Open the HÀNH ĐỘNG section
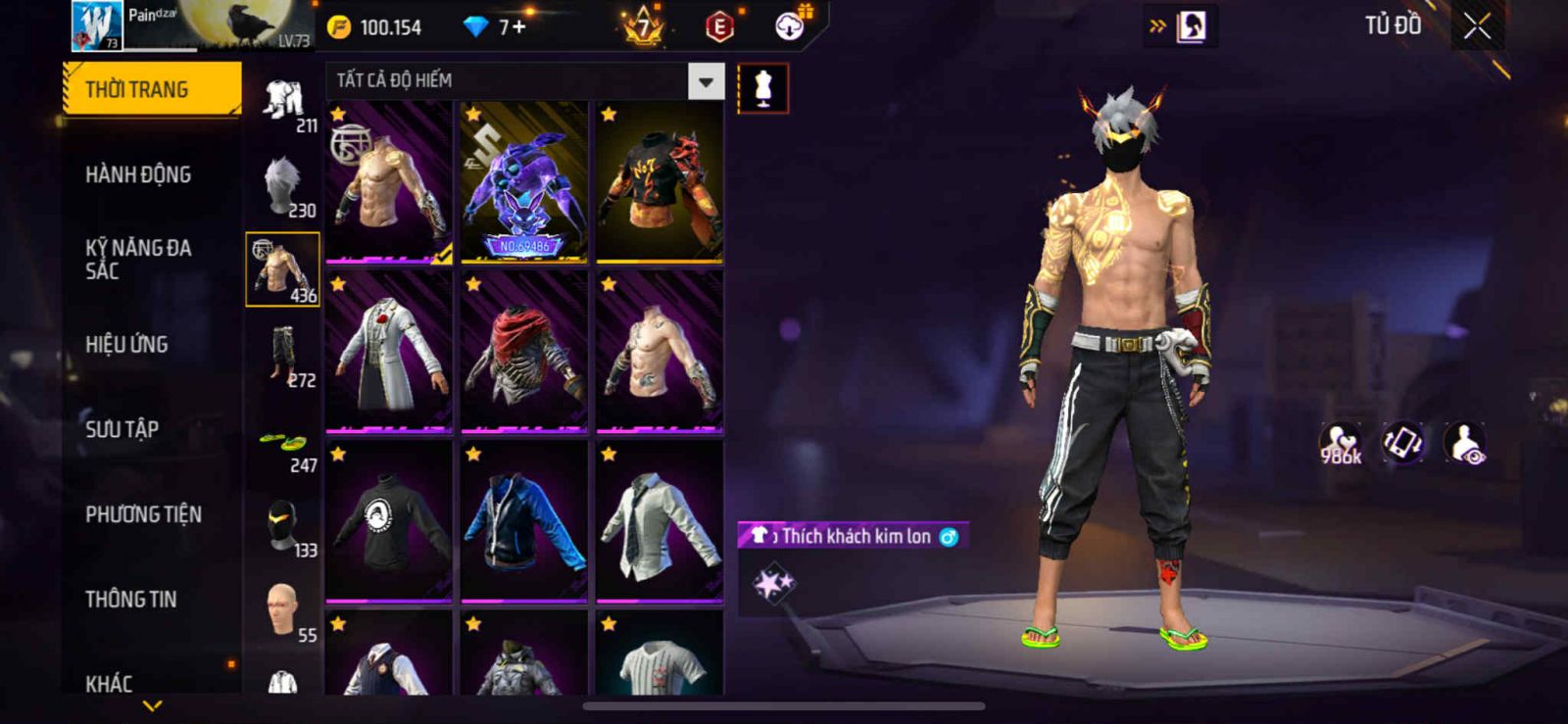This screenshot has height=724, width=1568. coord(138,174)
